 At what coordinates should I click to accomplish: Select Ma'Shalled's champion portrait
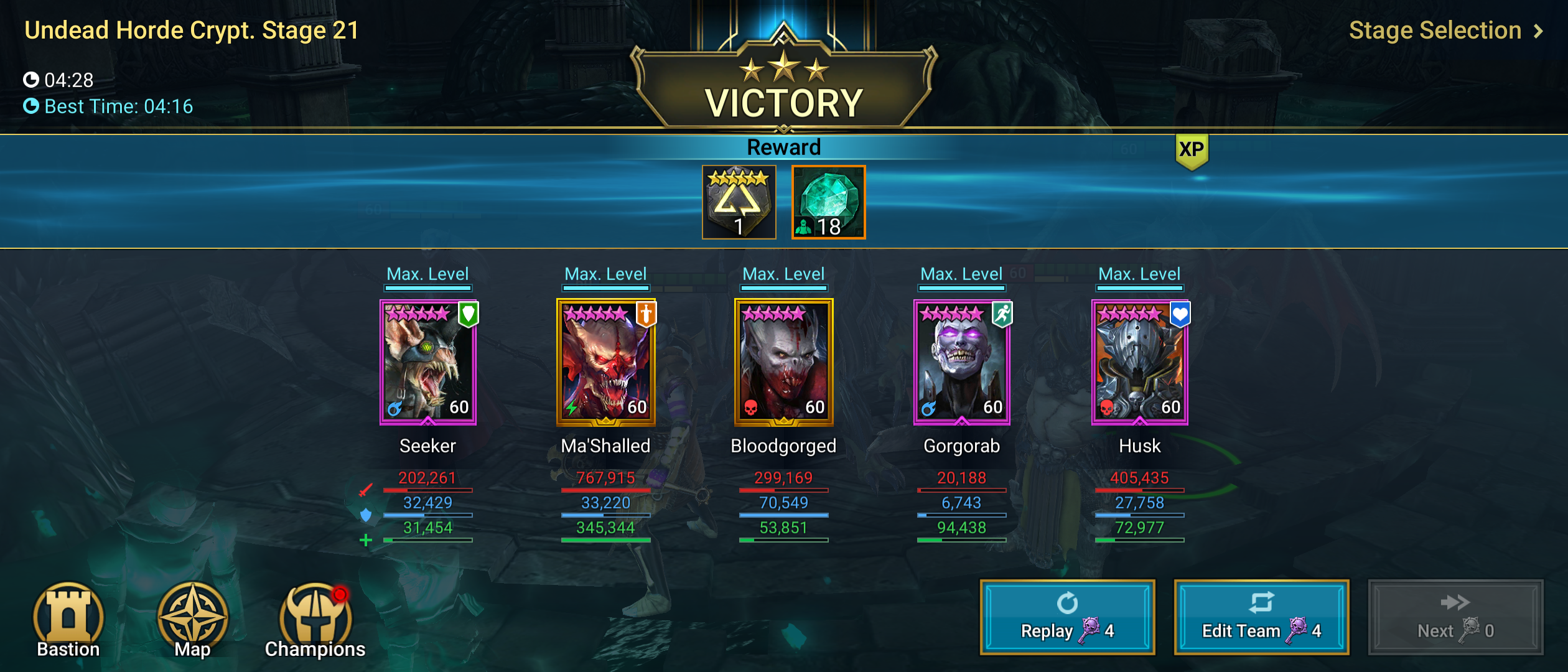tap(605, 364)
